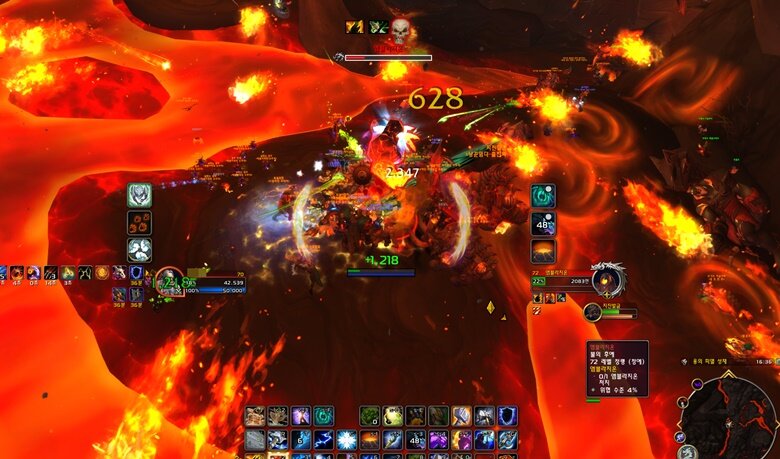The image size is (780, 459).
Task: Use the lava eruption ability slot
Action: (370, 439)
